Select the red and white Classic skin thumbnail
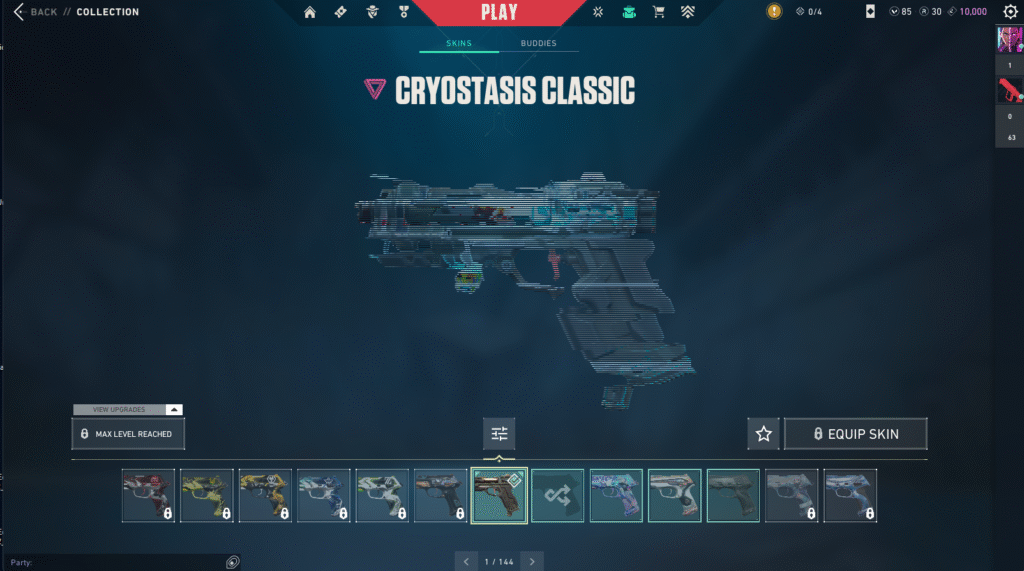The height and width of the screenshot is (571, 1024). 148,496
